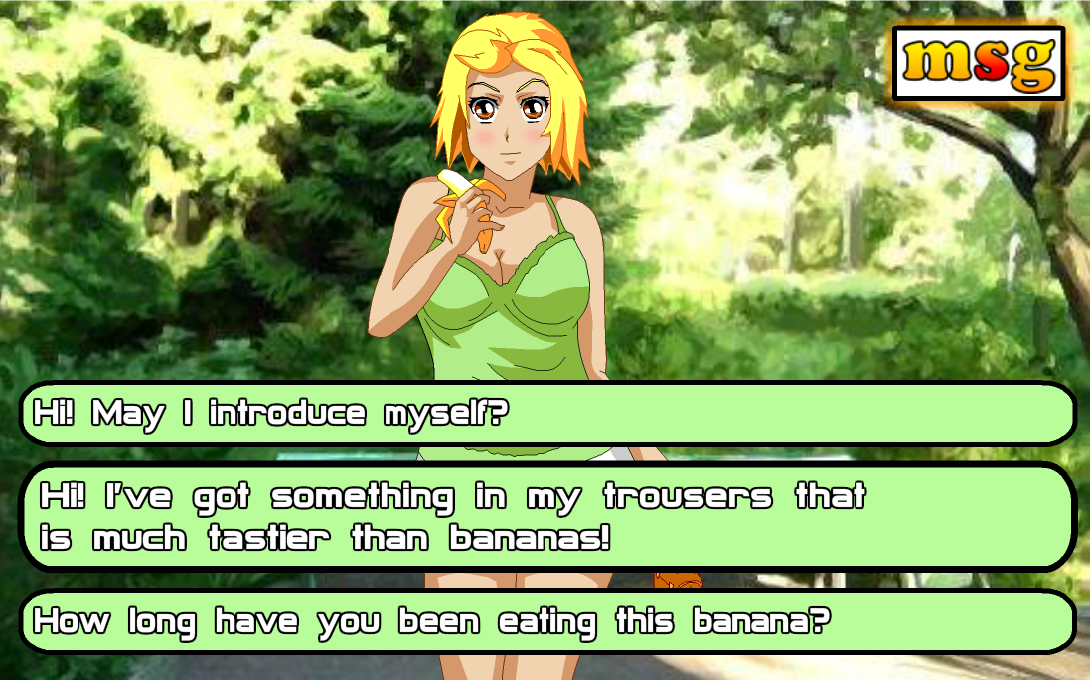This screenshot has width=1090, height=680.
Task: Open the msg button
Action: pyautogui.click(x=978, y=63)
